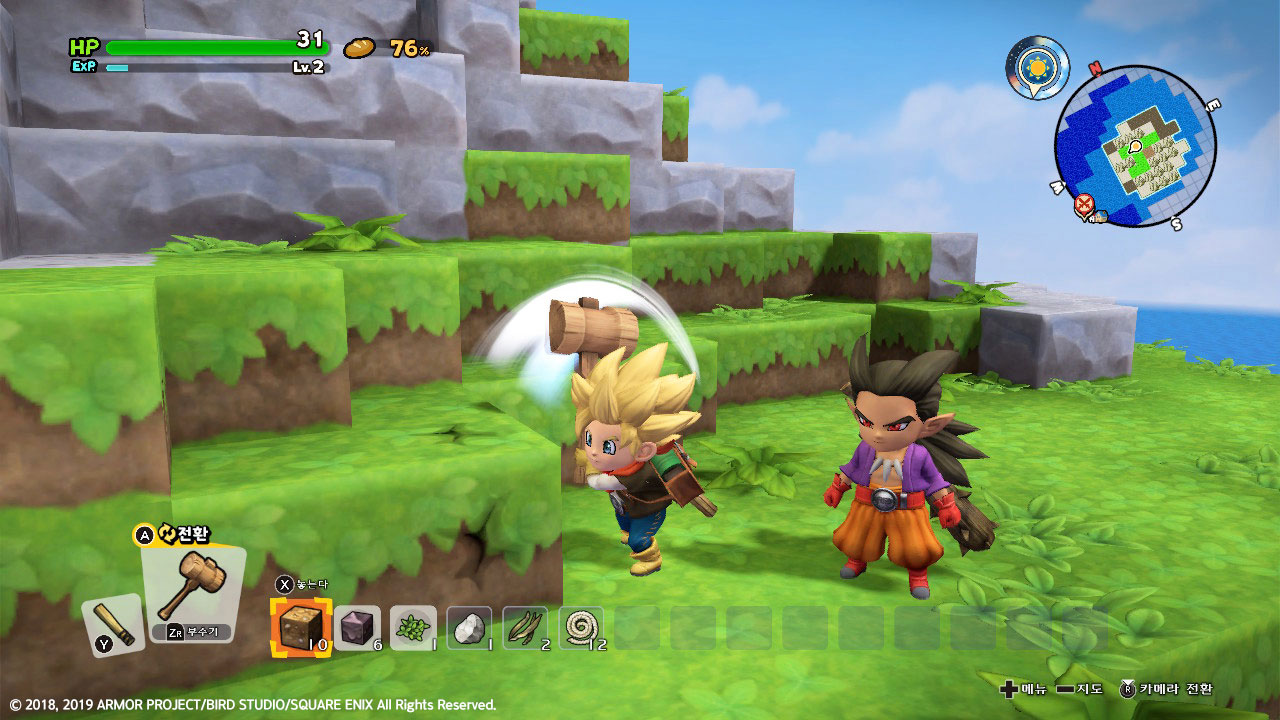The height and width of the screenshot is (720, 1280).
Task: Click the sun day-night clock icon
Action: [1035, 67]
